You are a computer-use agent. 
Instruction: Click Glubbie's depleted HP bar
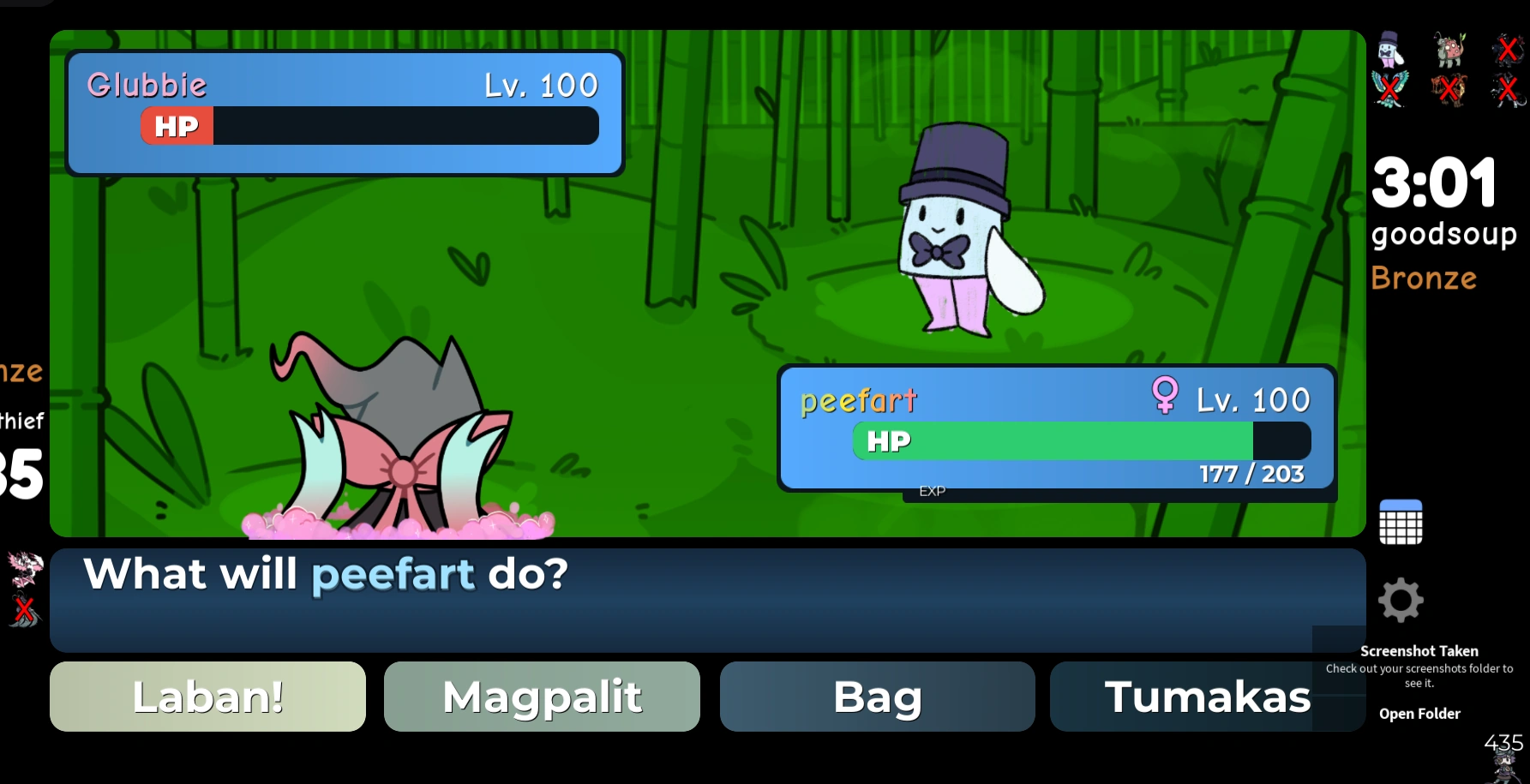point(403,125)
